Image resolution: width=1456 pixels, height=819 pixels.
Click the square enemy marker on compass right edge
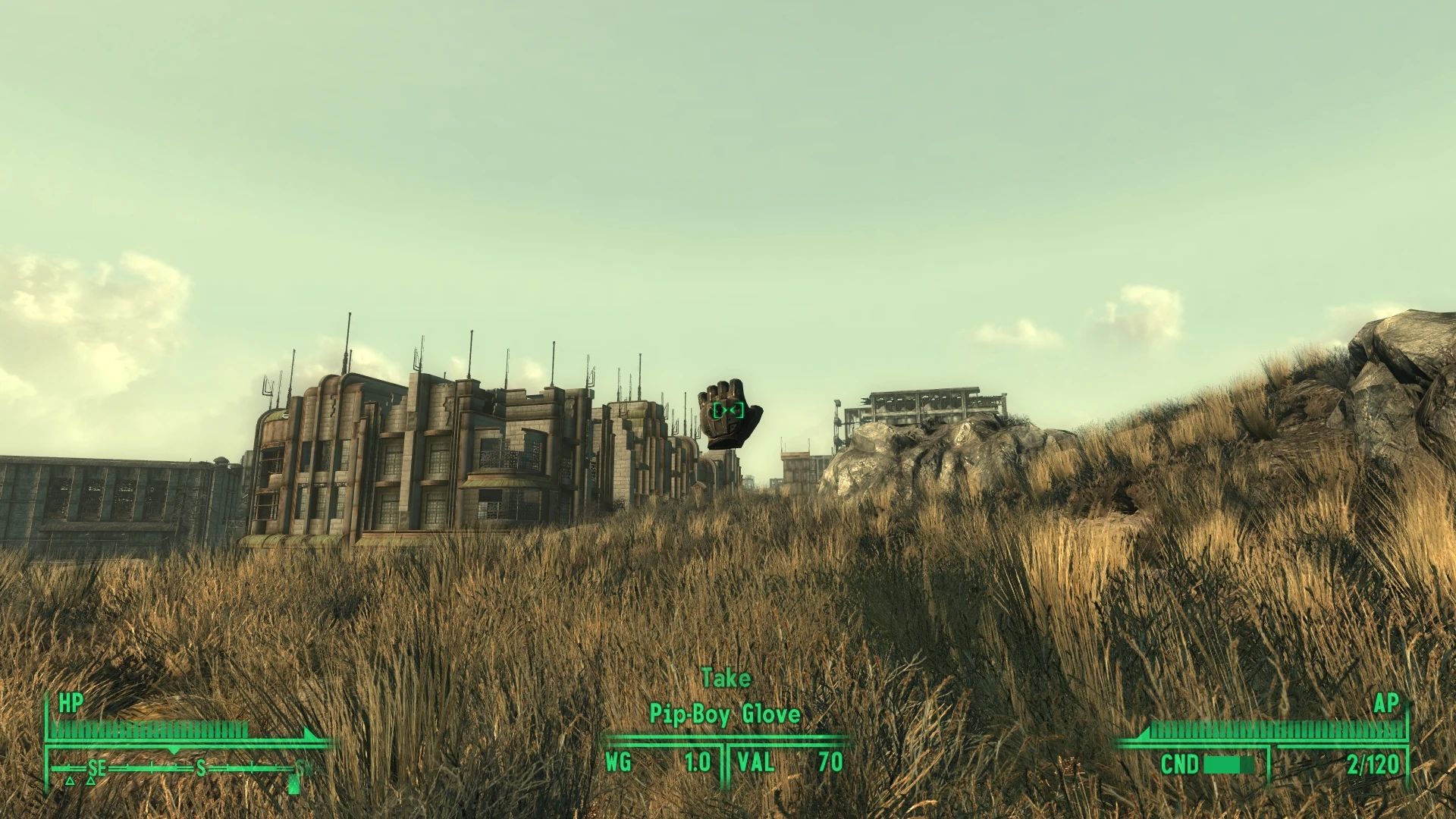(x=293, y=784)
